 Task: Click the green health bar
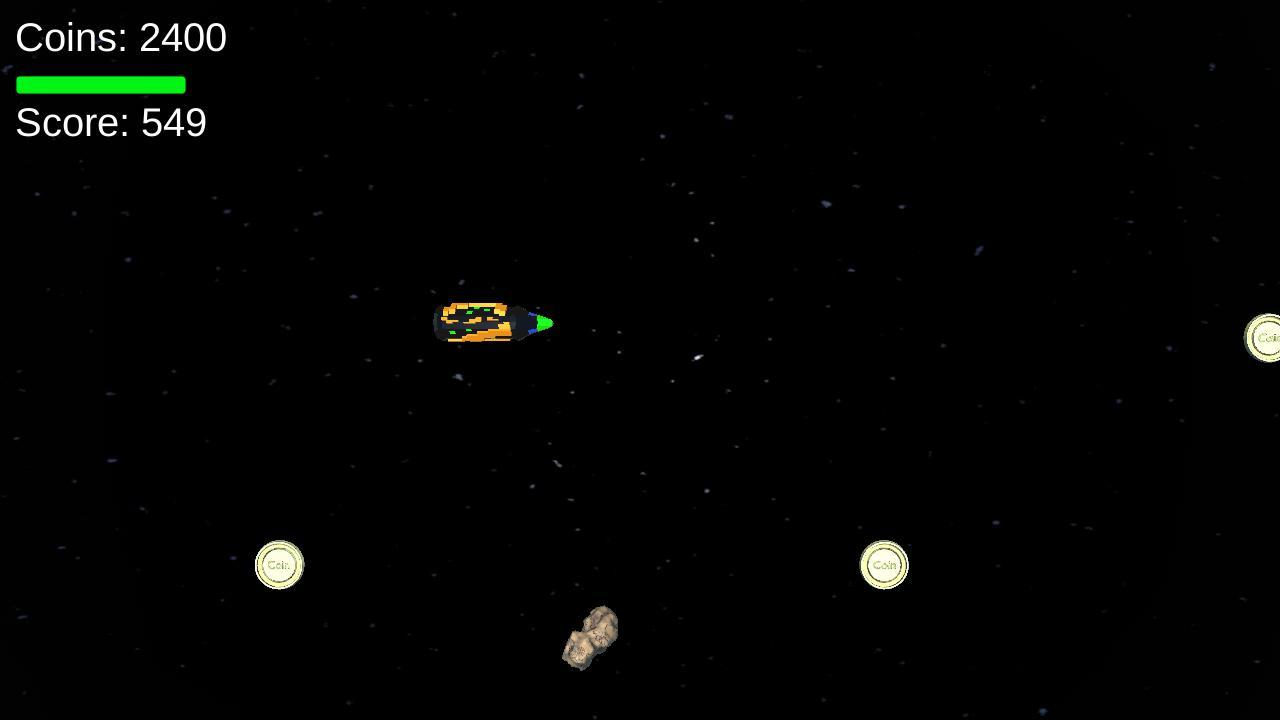point(100,85)
